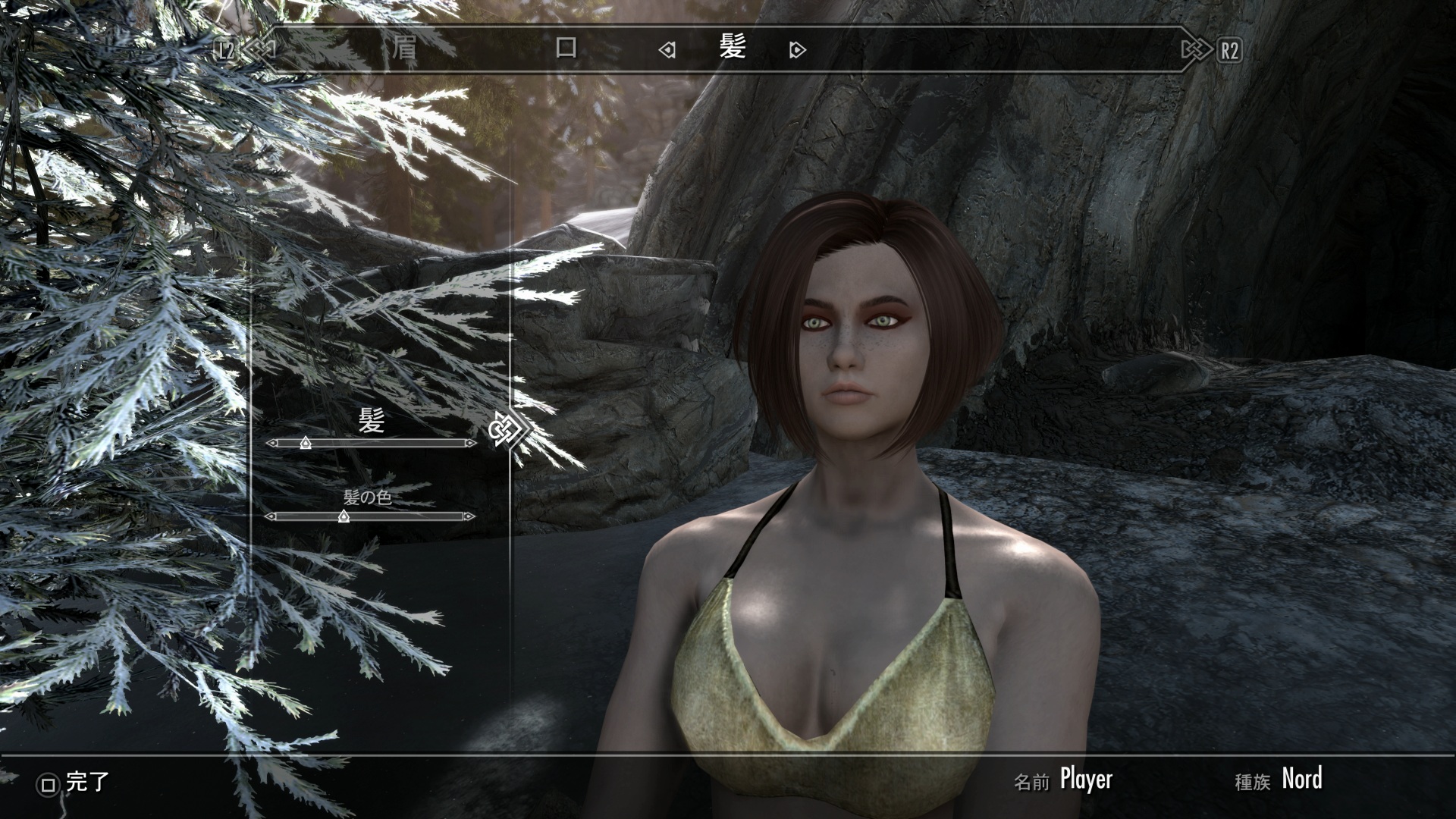Click the left arrow beside the 髪 tab
This screenshot has width=1456, height=819.
coord(667,50)
